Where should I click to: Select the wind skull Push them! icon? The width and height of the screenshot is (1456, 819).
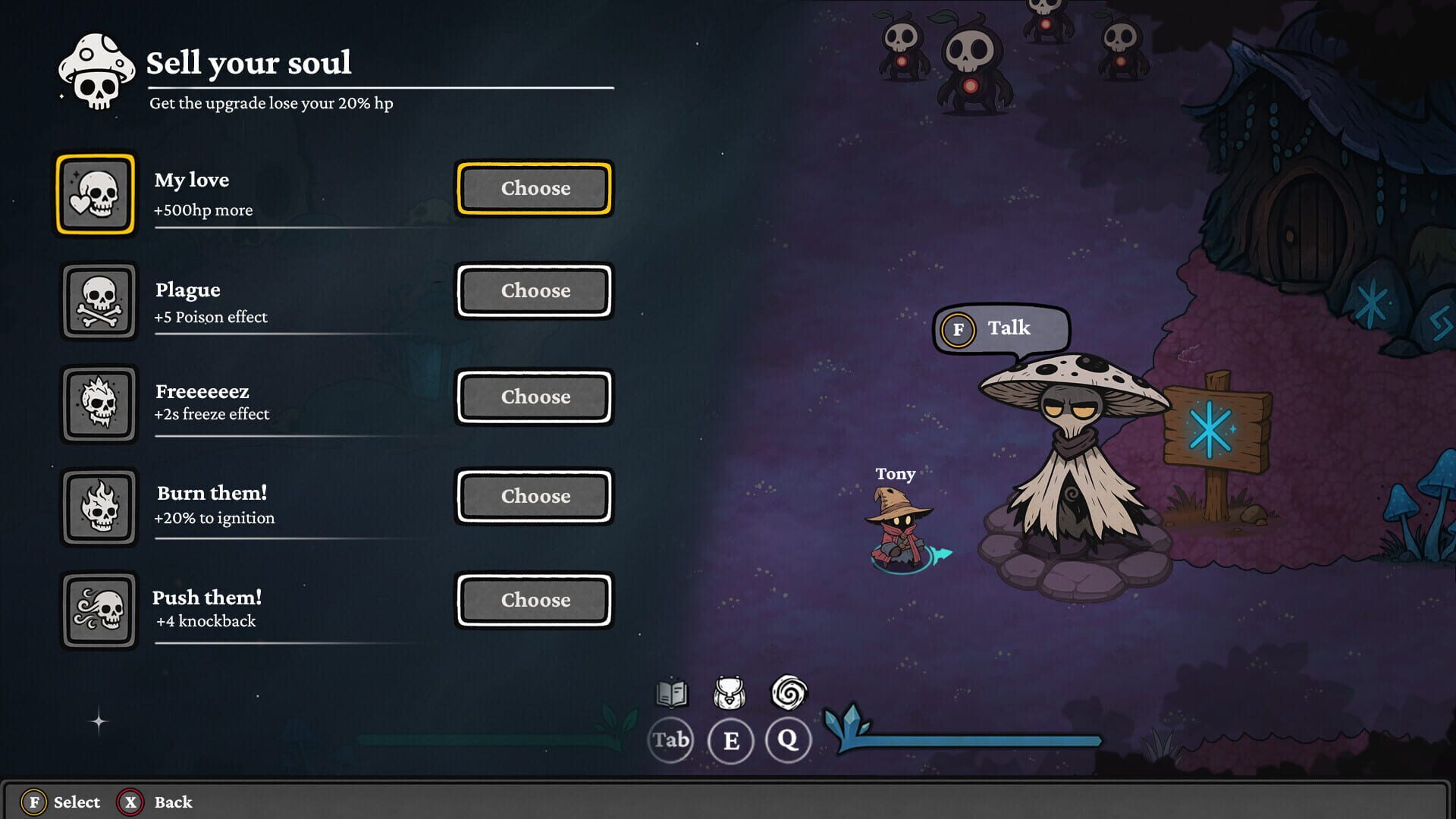coord(99,610)
